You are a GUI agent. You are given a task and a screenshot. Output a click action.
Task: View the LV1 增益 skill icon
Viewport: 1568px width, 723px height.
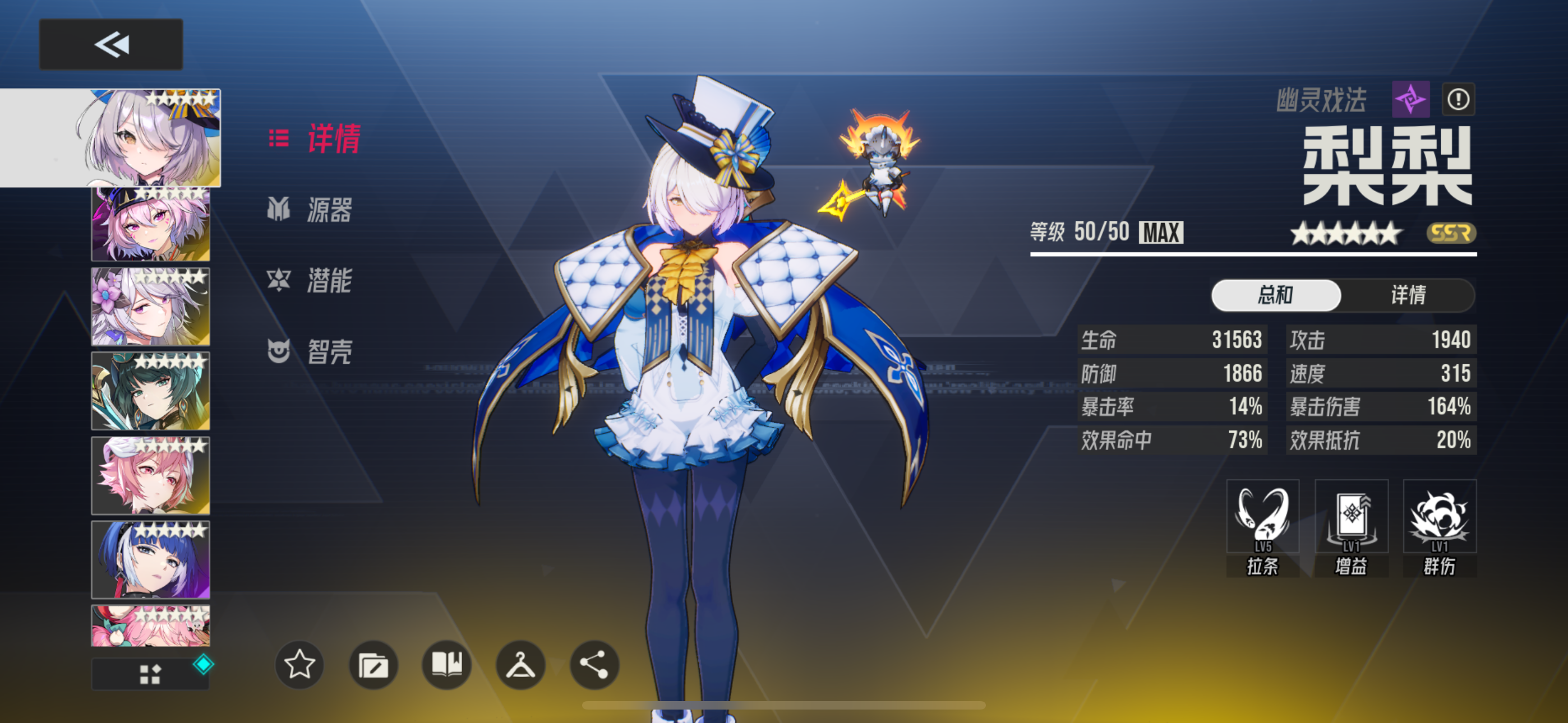coord(1351,516)
